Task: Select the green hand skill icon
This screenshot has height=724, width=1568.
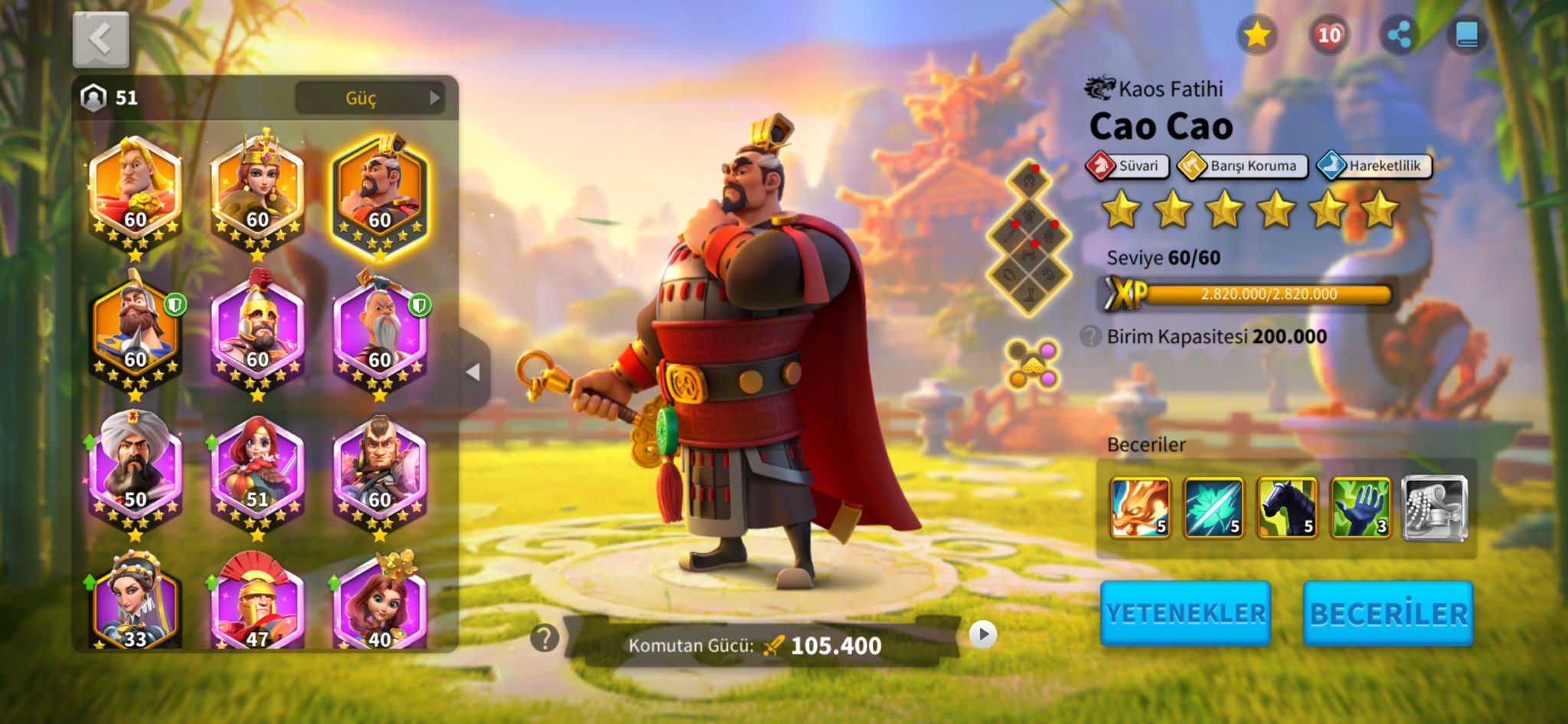Action: tap(1361, 507)
